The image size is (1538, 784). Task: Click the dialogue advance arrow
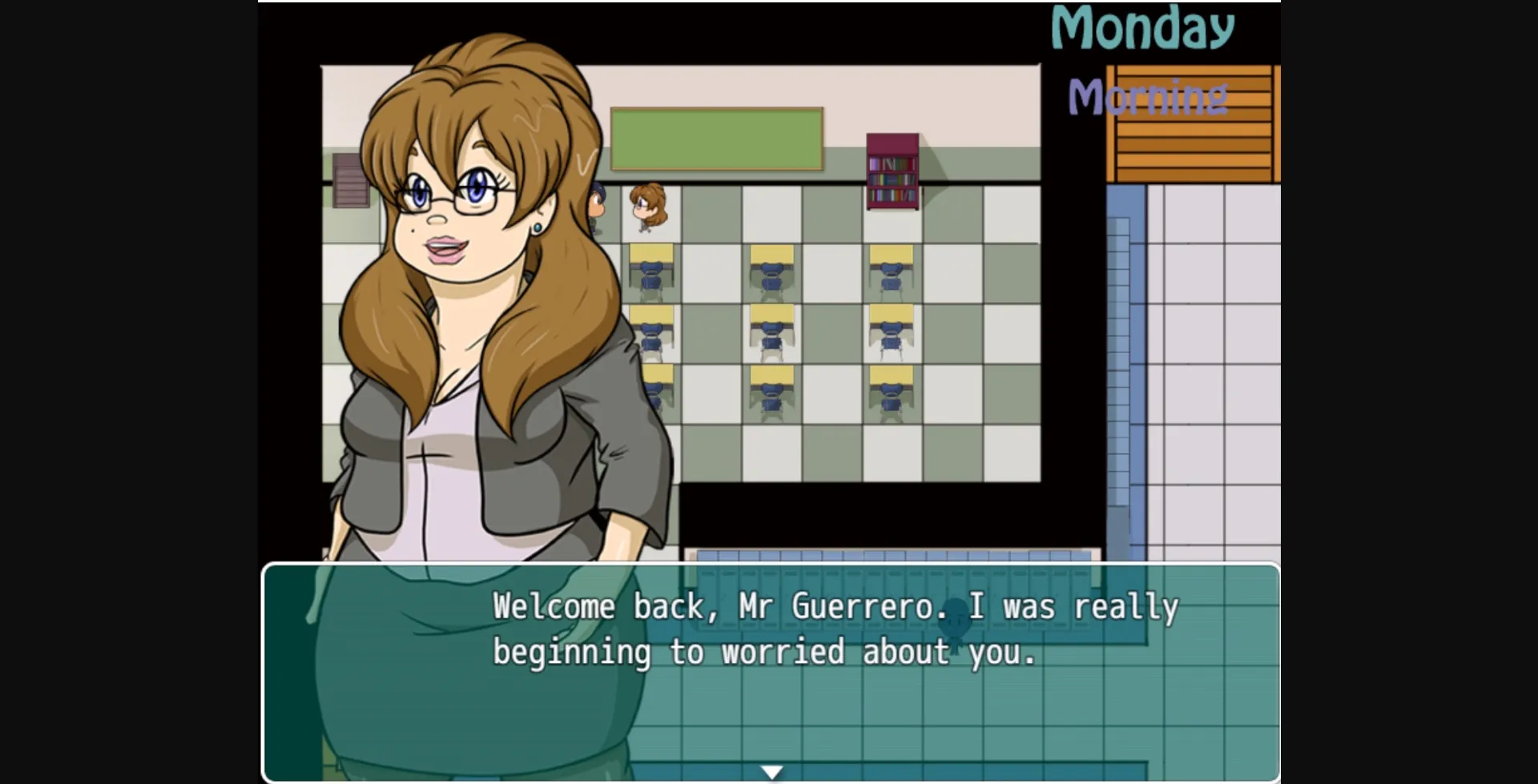771,771
